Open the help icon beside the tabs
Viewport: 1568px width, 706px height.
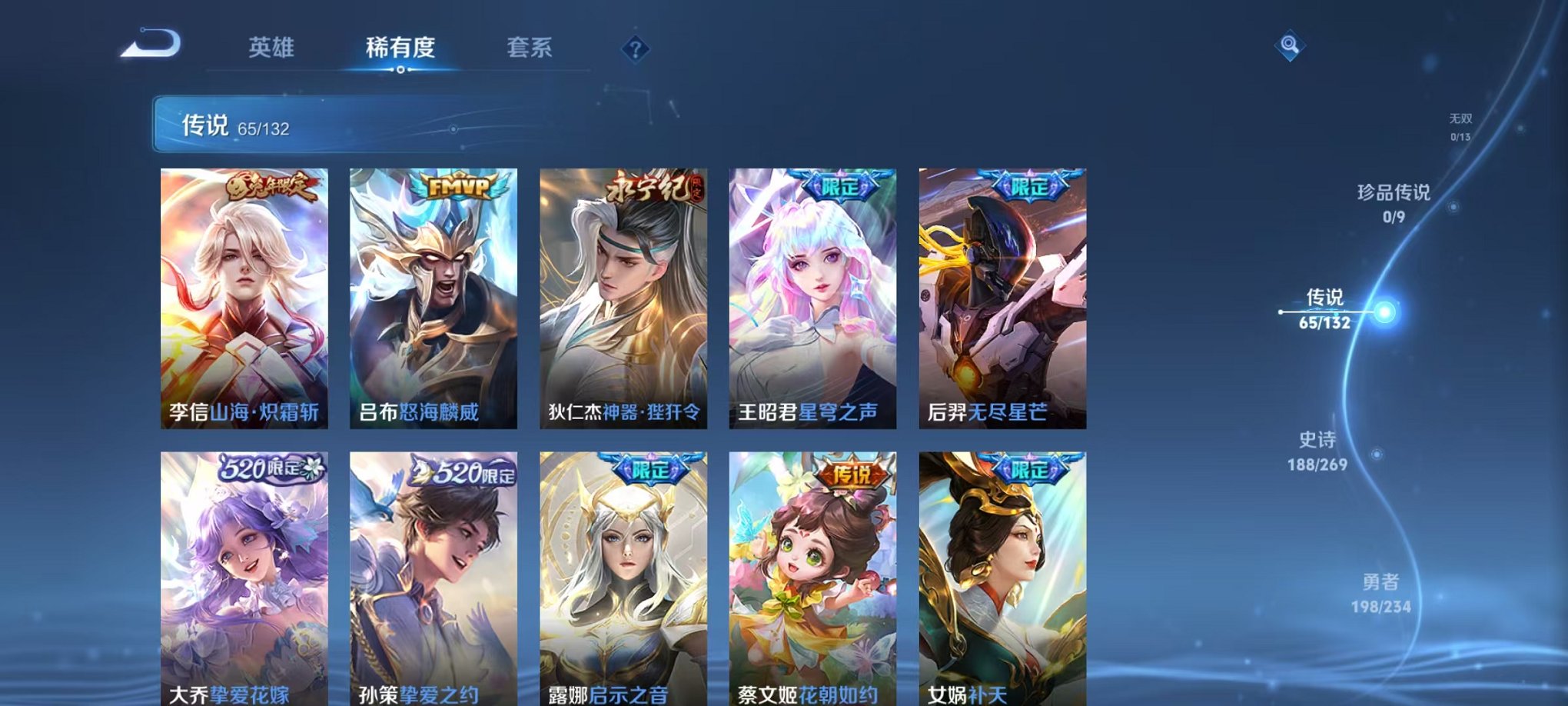pos(635,49)
